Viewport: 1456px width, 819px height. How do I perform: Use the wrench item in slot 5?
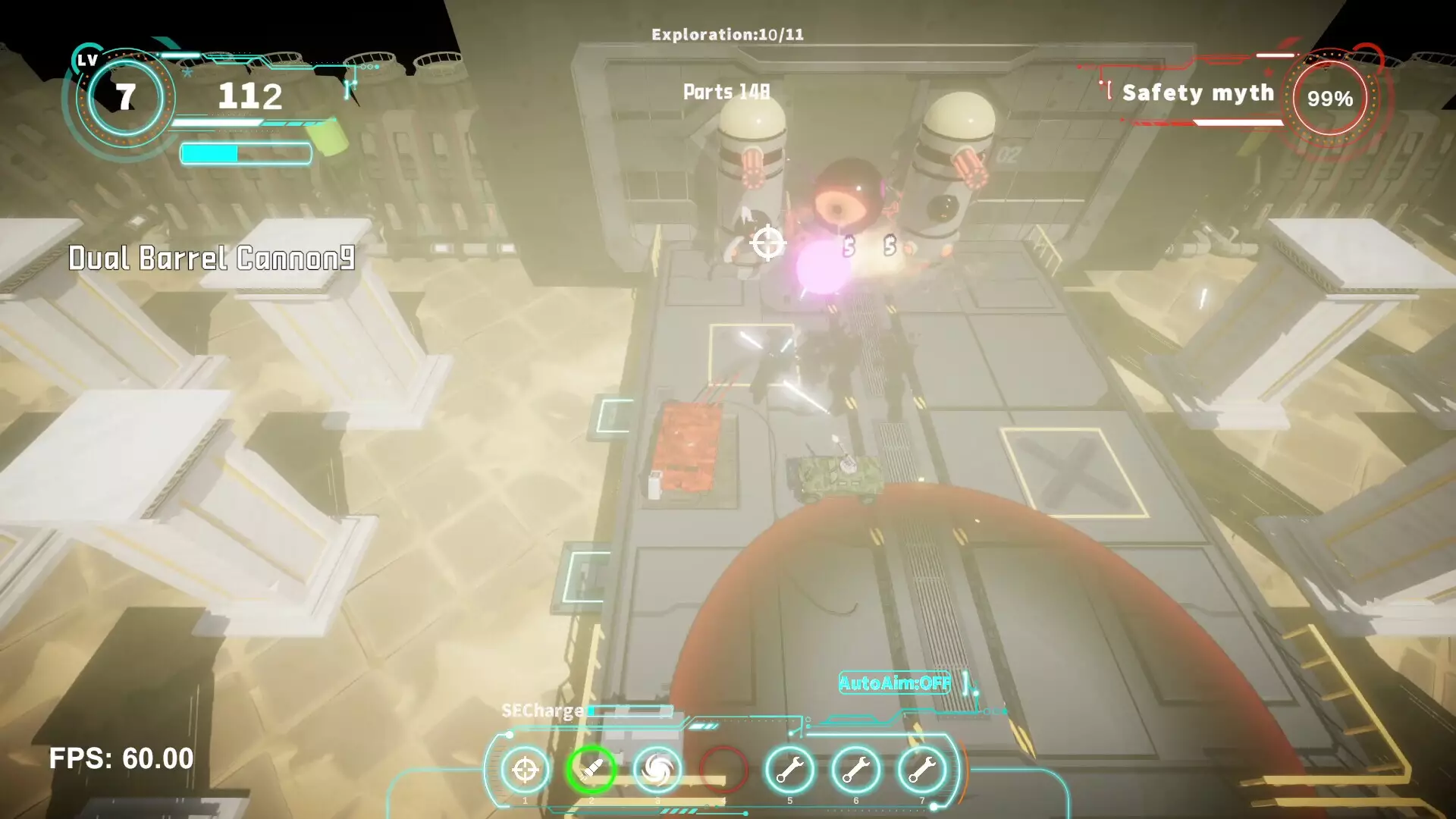click(789, 770)
